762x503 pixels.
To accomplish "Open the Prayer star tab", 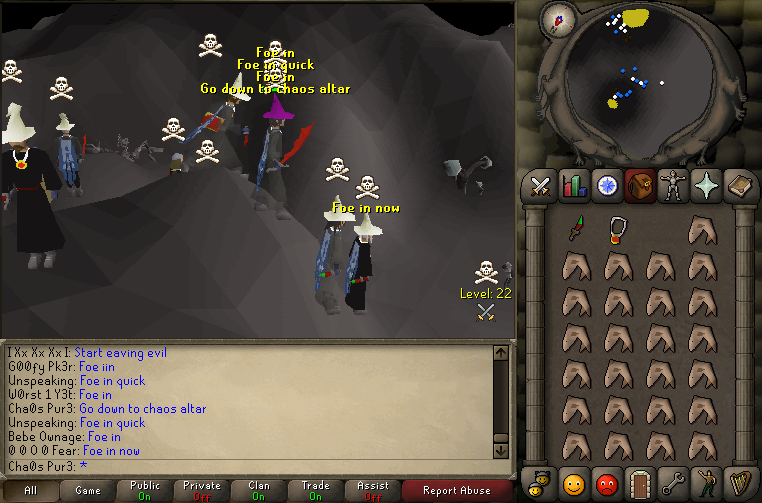I will click(706, 186).
